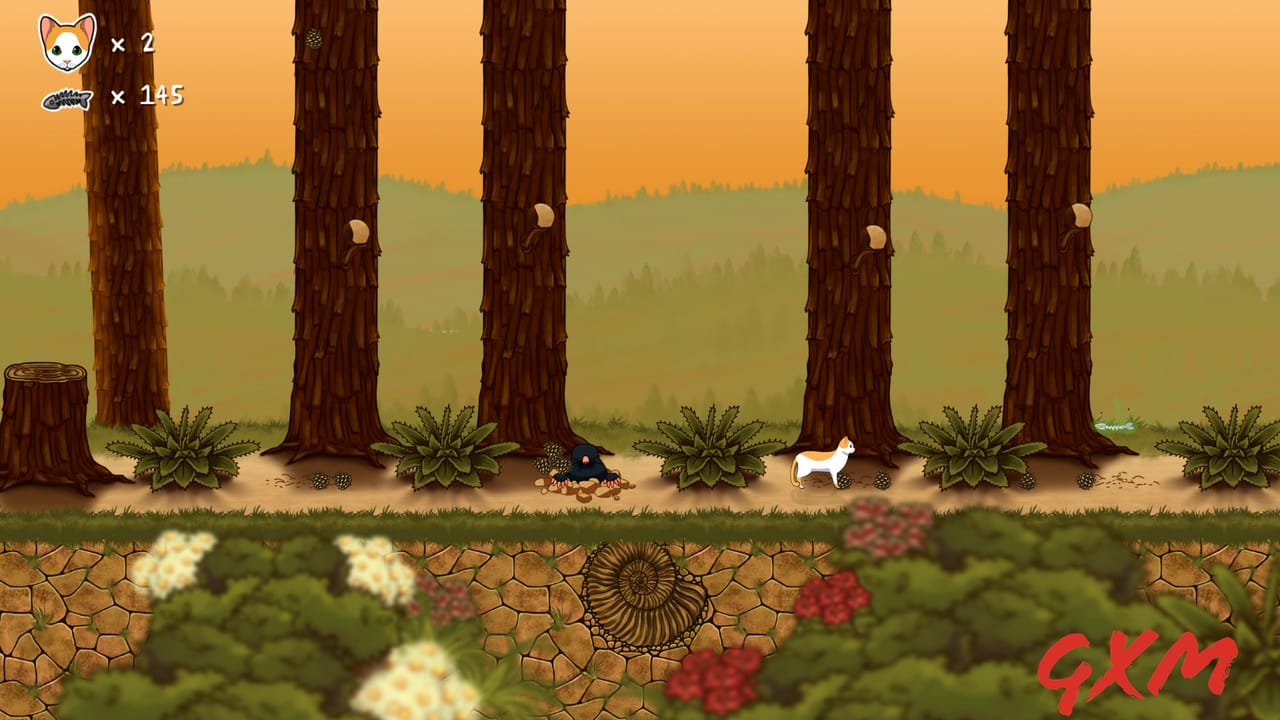This screenshot has width=1280, height=720.
Task: Click the seed pod on the rightmost tree
Action: 1080,215
